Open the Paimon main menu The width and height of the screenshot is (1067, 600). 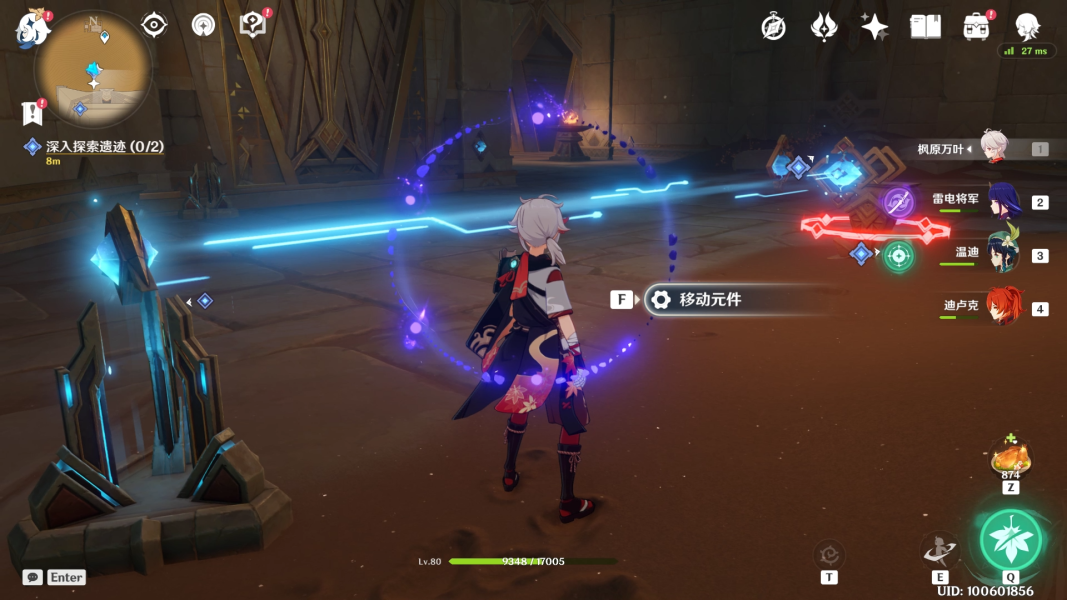pyautogui.click(x=32, y=28)
